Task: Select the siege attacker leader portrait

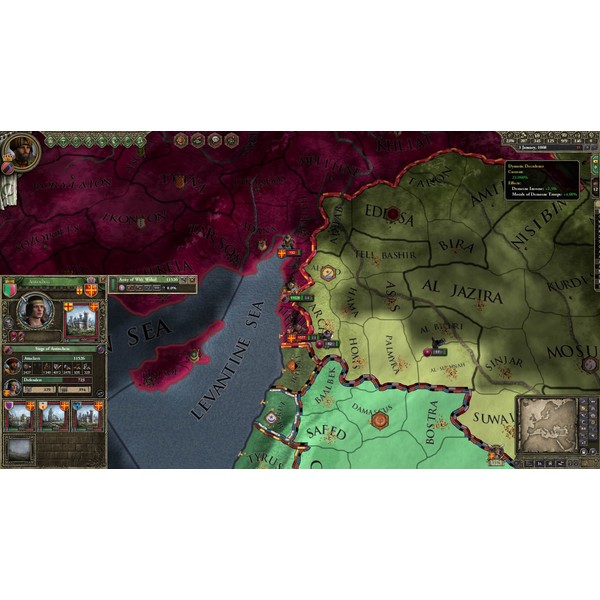Action: tap(13, 363)
